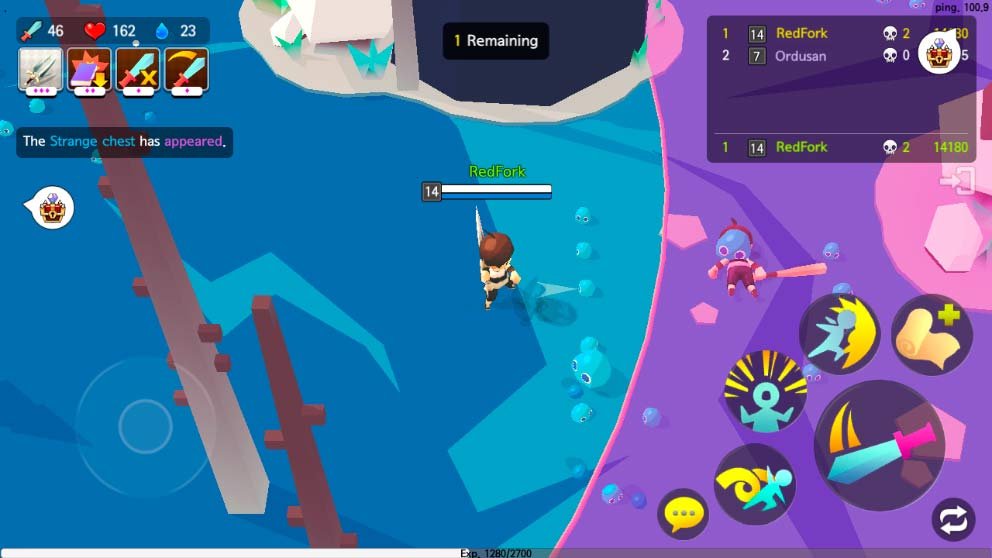The width and height of the screenshot is (992, 558).
Task: Open the scroll with green plus
Action: pos(931,335)
